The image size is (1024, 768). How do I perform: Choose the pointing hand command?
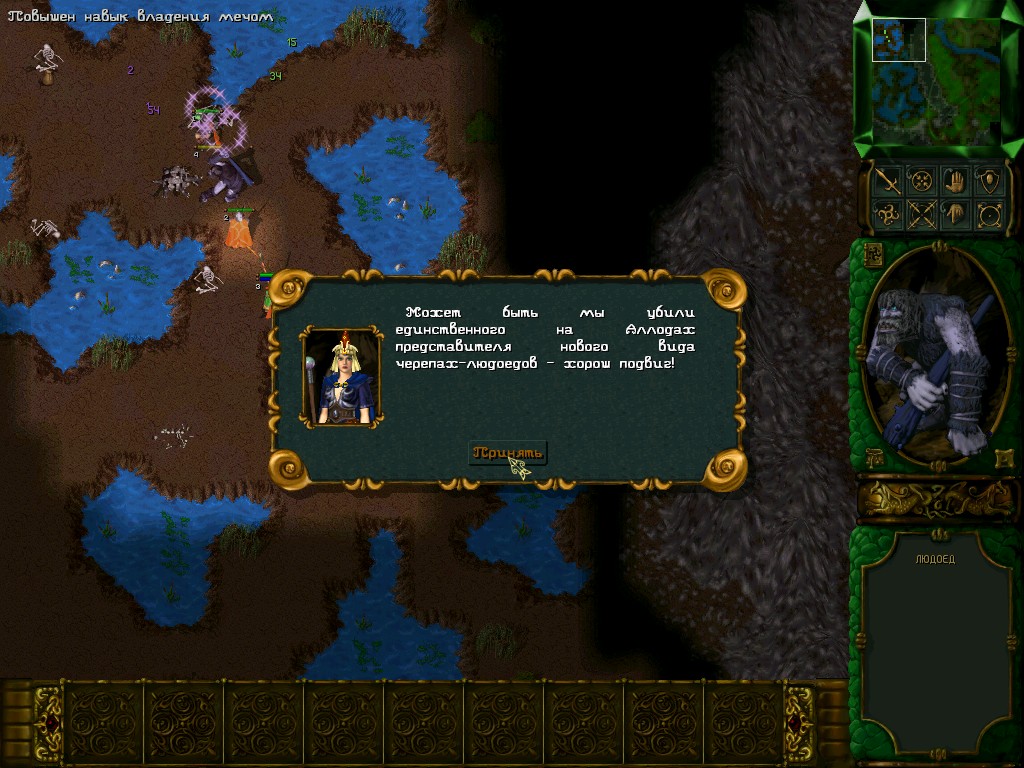click(x=954, y=214)
